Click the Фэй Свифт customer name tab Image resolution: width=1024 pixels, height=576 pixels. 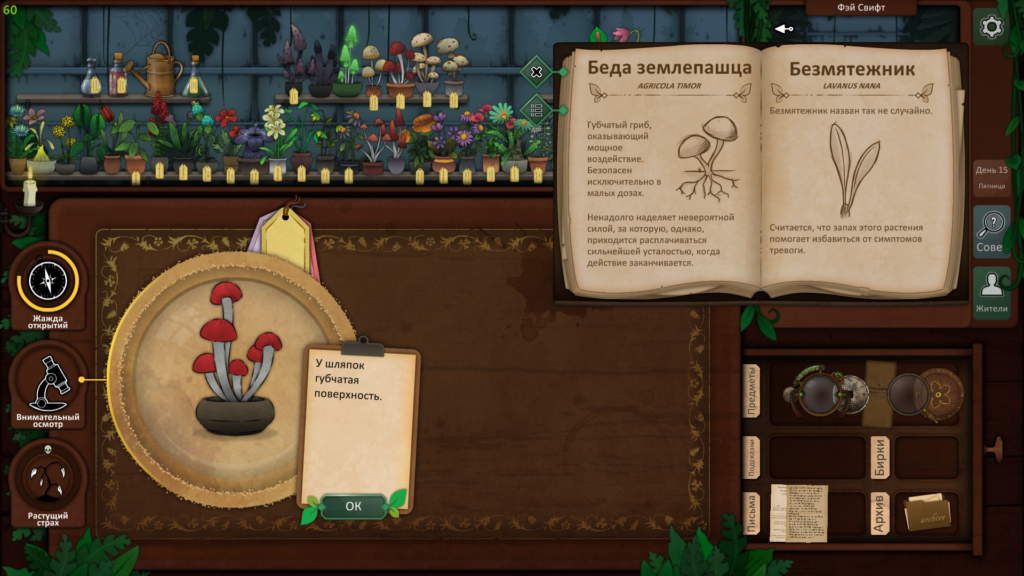coord(846,8)
